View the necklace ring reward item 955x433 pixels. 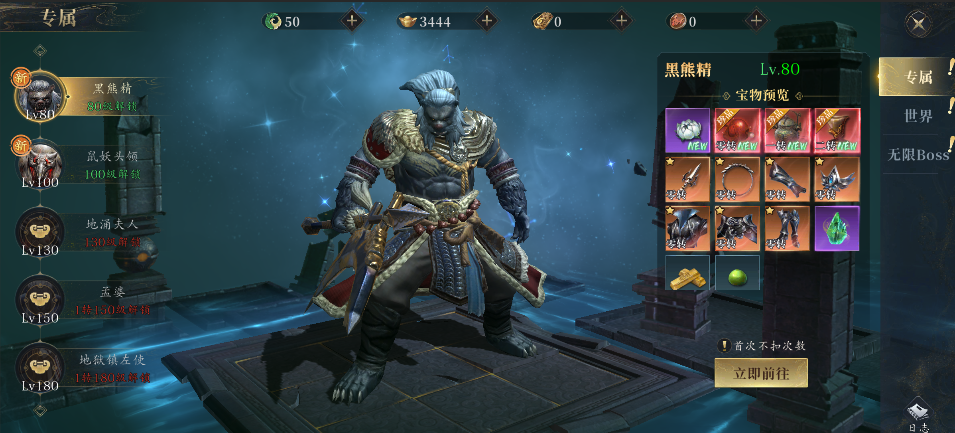737,179
